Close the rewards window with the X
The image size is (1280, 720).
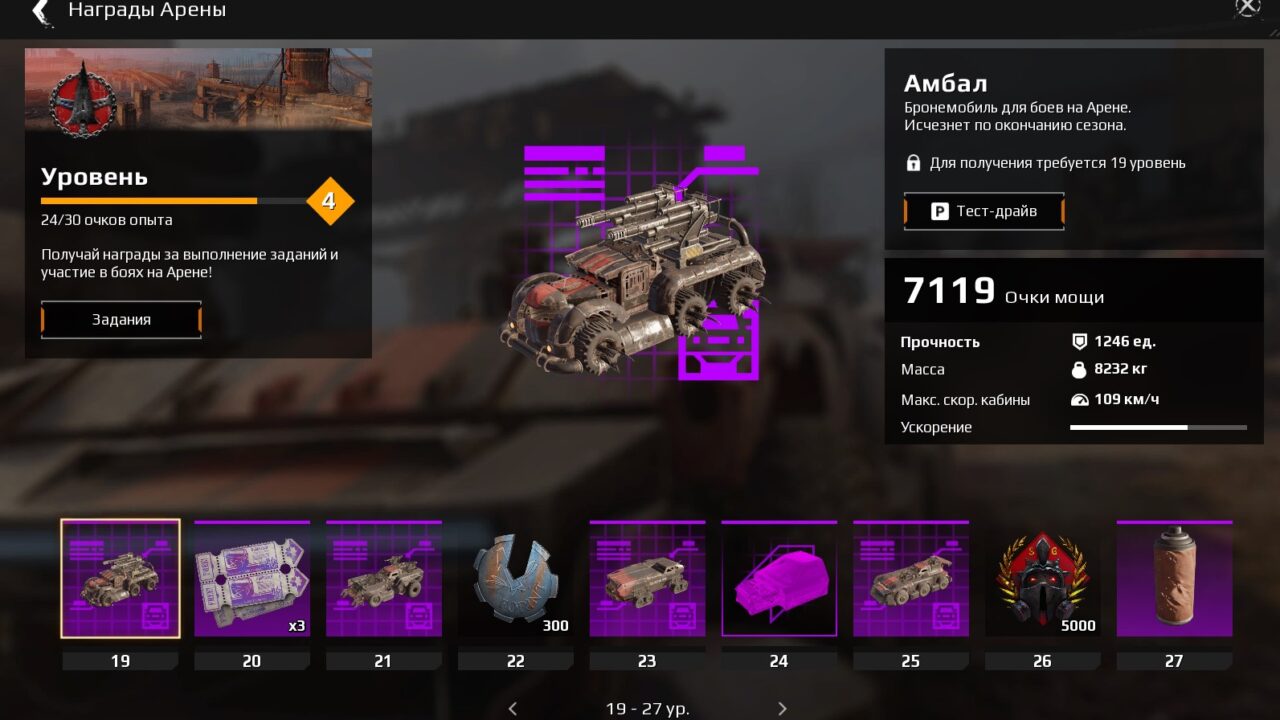[x=1248, y=7]
